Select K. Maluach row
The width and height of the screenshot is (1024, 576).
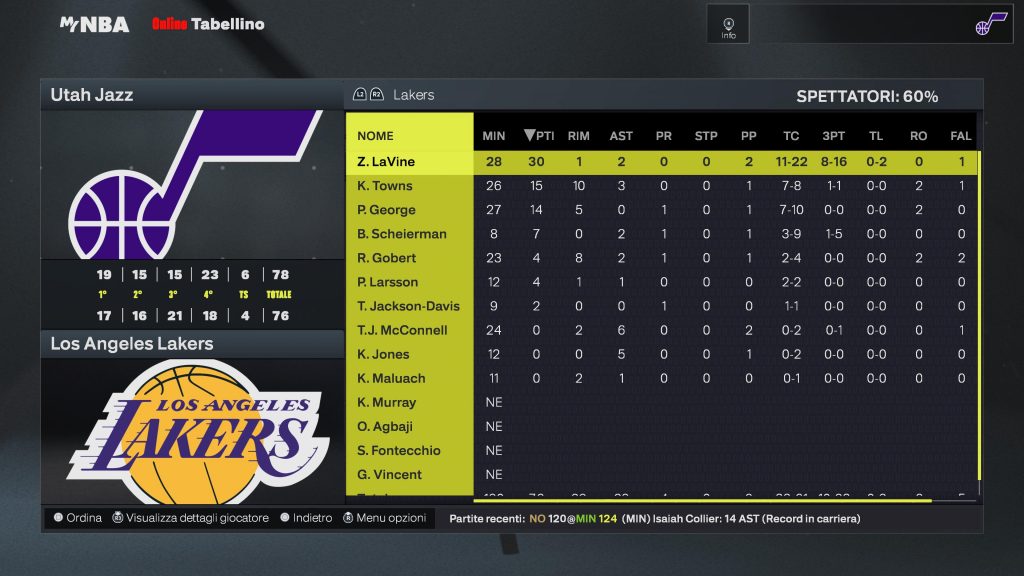pos(391,378)
